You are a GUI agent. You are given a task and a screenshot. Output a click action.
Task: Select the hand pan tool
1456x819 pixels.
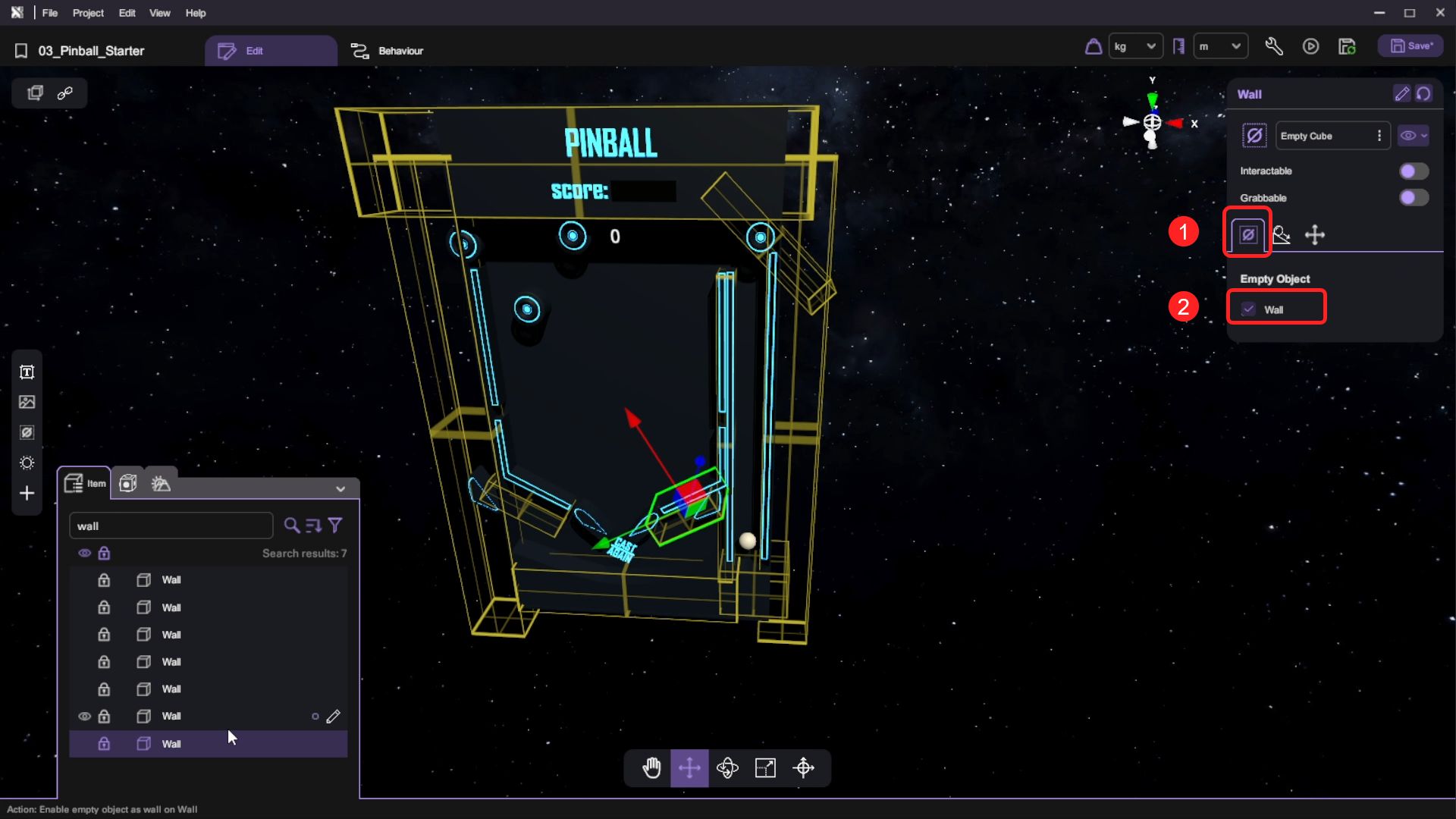(x=651, y=768)
